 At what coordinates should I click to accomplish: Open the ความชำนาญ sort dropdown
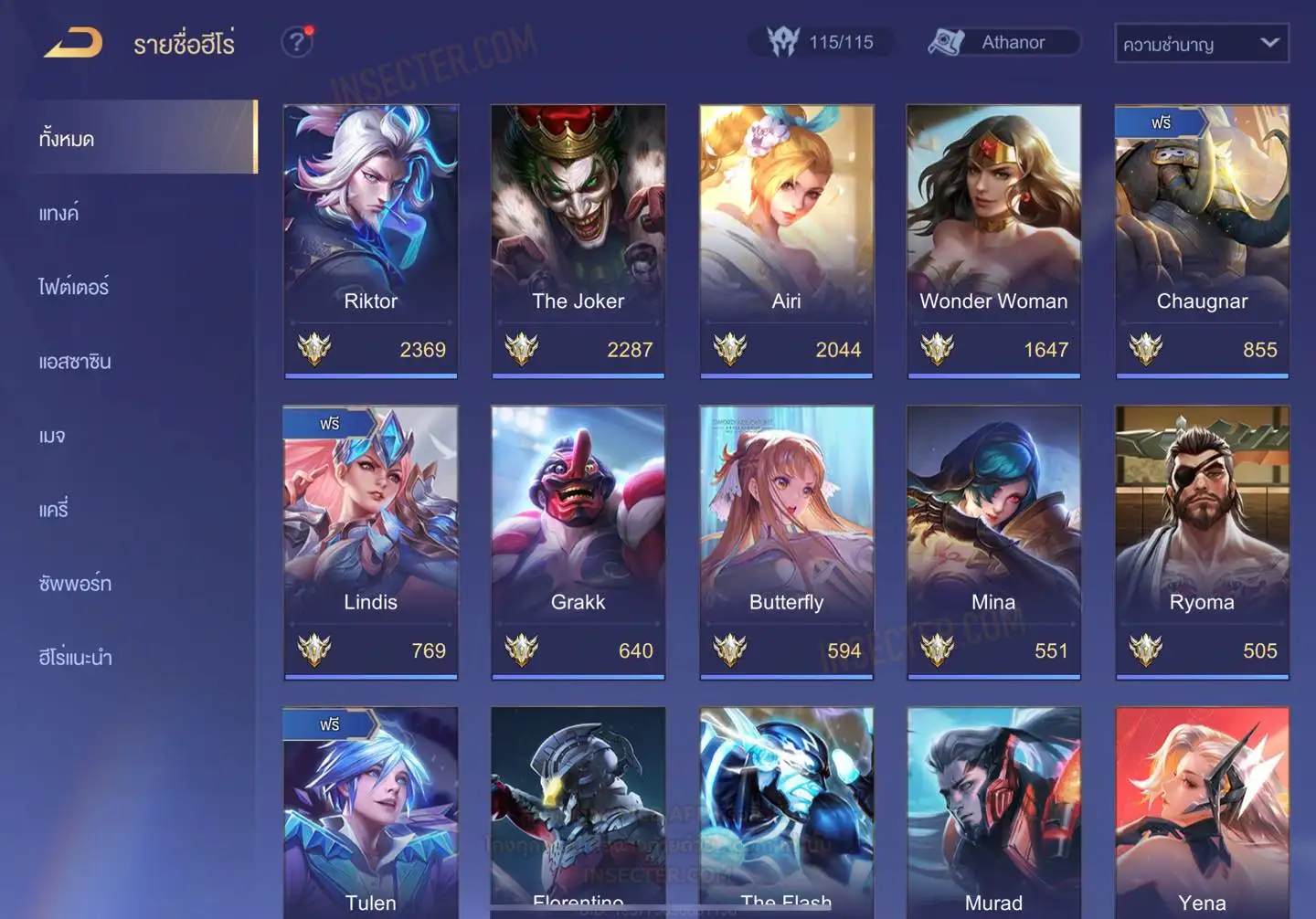coord(1201,44)
